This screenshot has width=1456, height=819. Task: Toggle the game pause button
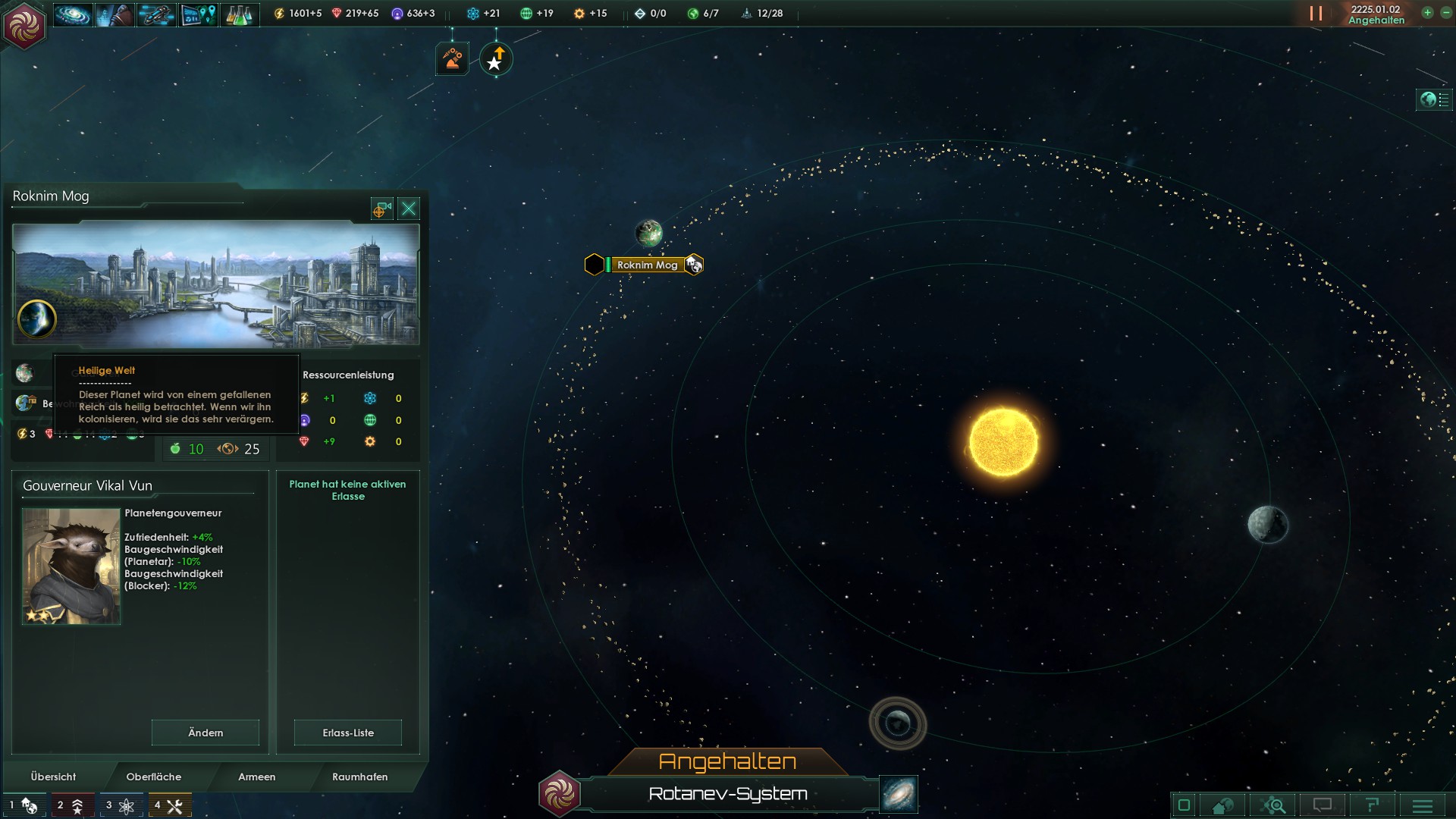pyautogui.click(x=1316, y=14)
